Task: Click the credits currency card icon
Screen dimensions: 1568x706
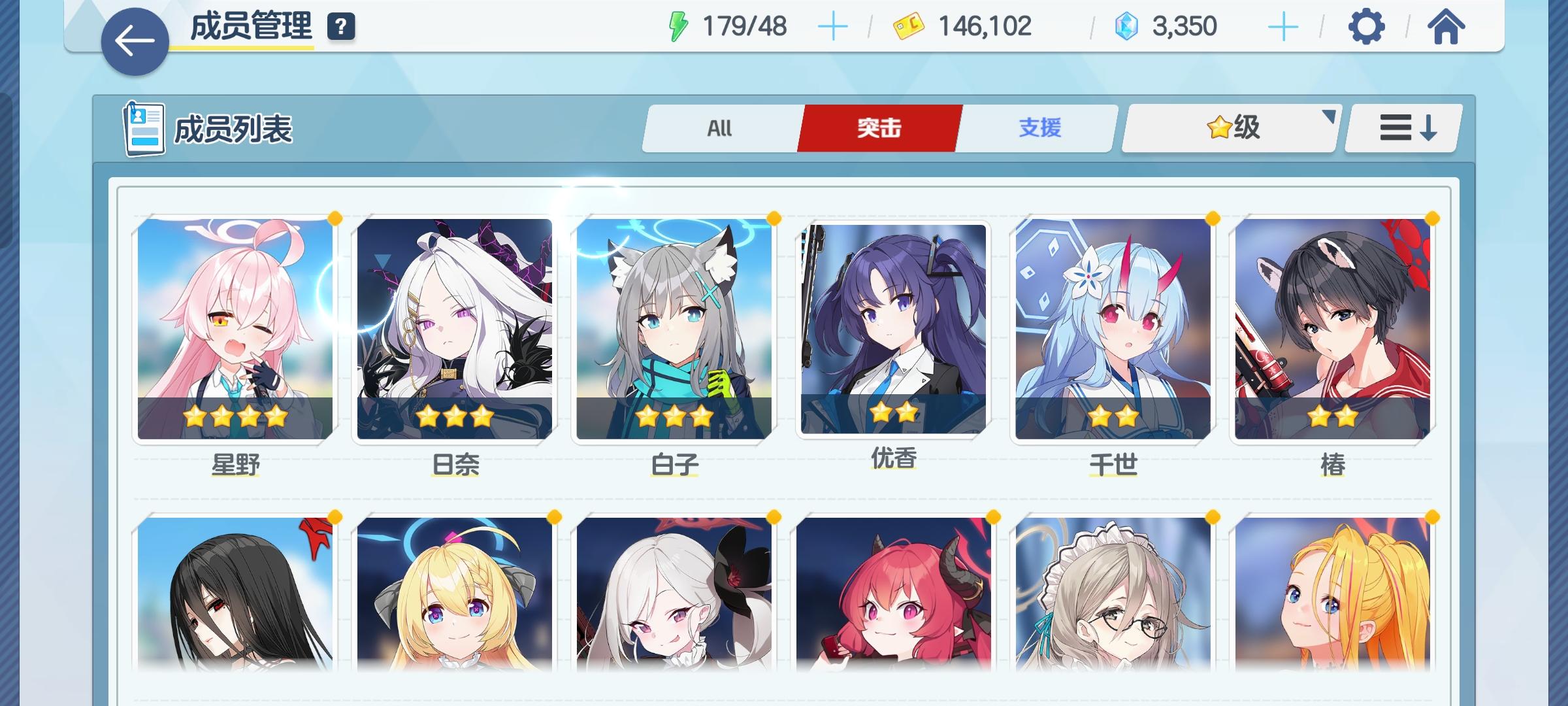Action: [909, 25]
